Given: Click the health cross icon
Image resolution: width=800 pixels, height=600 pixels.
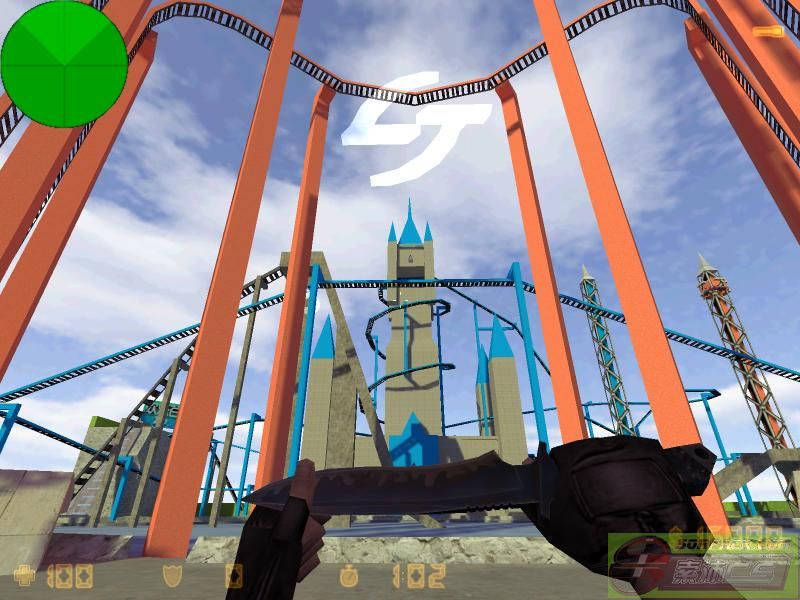Looking at the screenshot, I should click(x=21, y=575).
